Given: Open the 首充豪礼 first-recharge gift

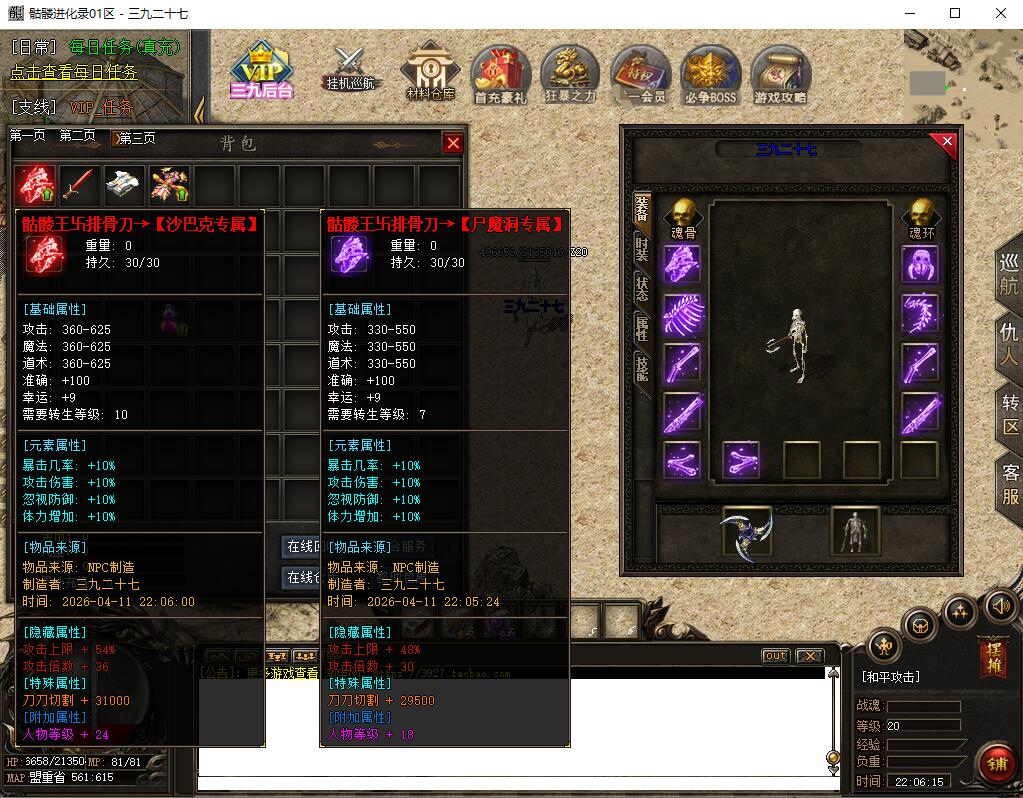Looking at the screenshot, I should (x=501, y=75).
